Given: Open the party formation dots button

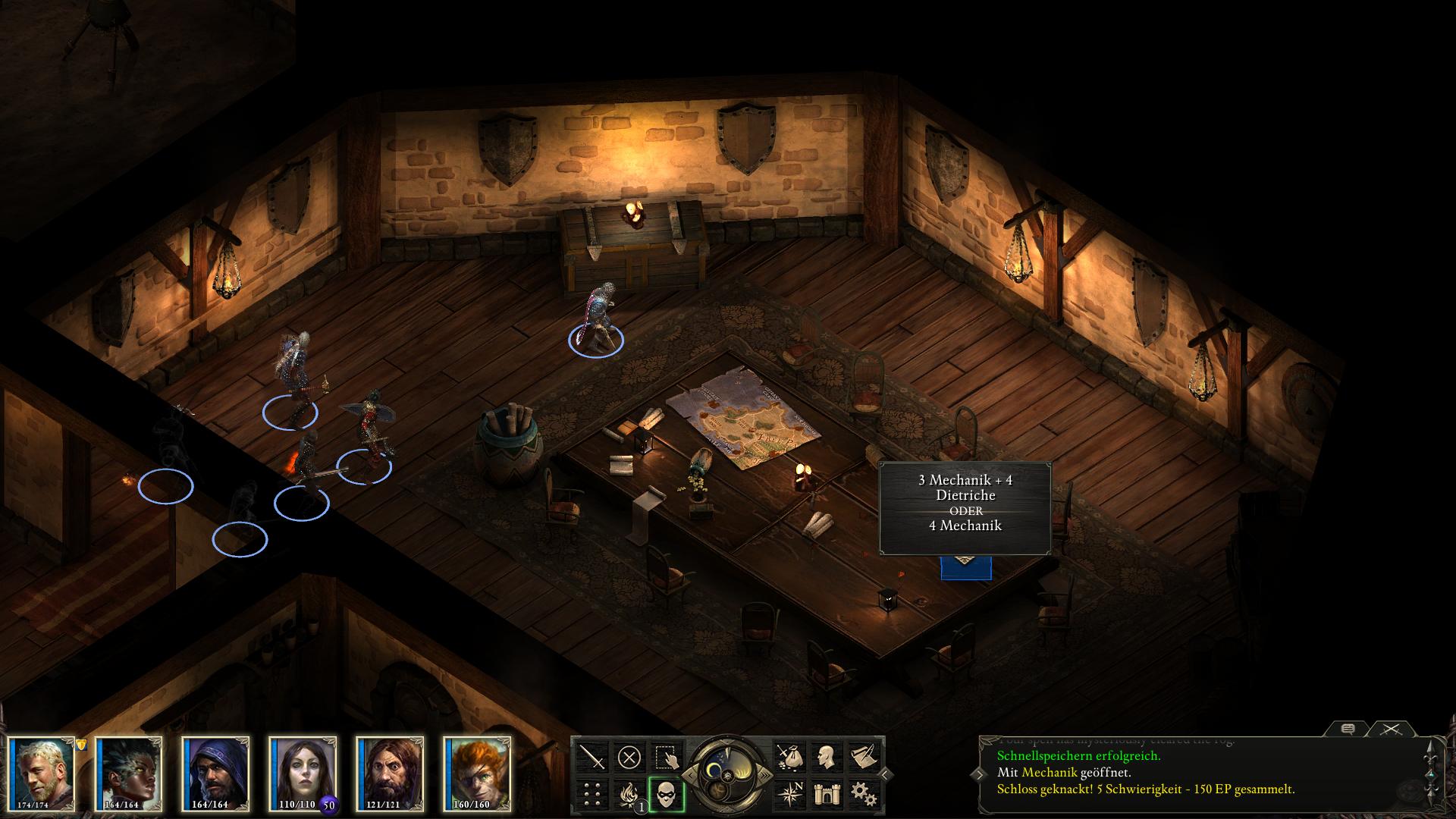Looking at the screenshot, I should coord(592,793).
